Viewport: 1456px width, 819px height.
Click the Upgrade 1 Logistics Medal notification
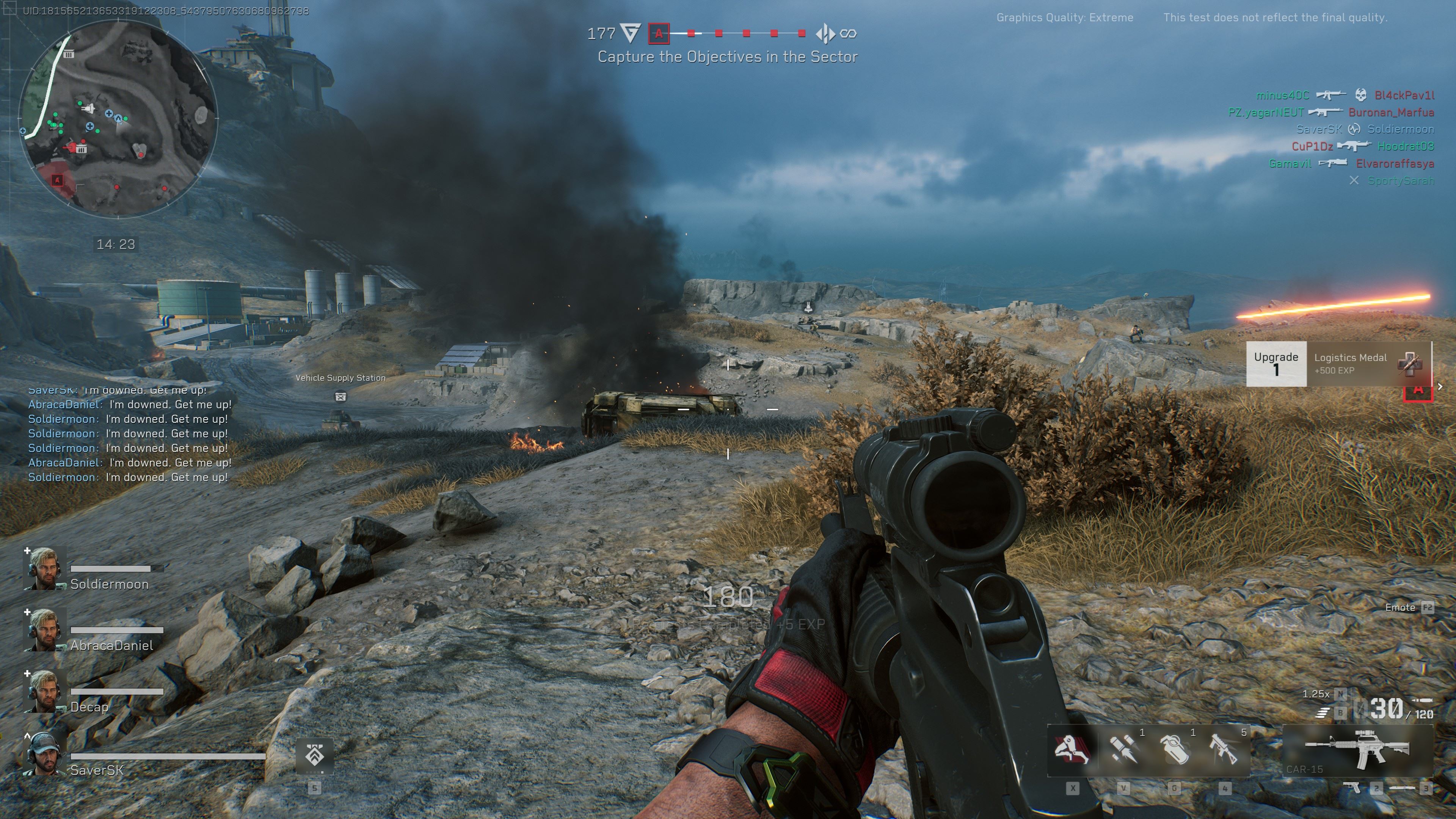(1338, 364)
